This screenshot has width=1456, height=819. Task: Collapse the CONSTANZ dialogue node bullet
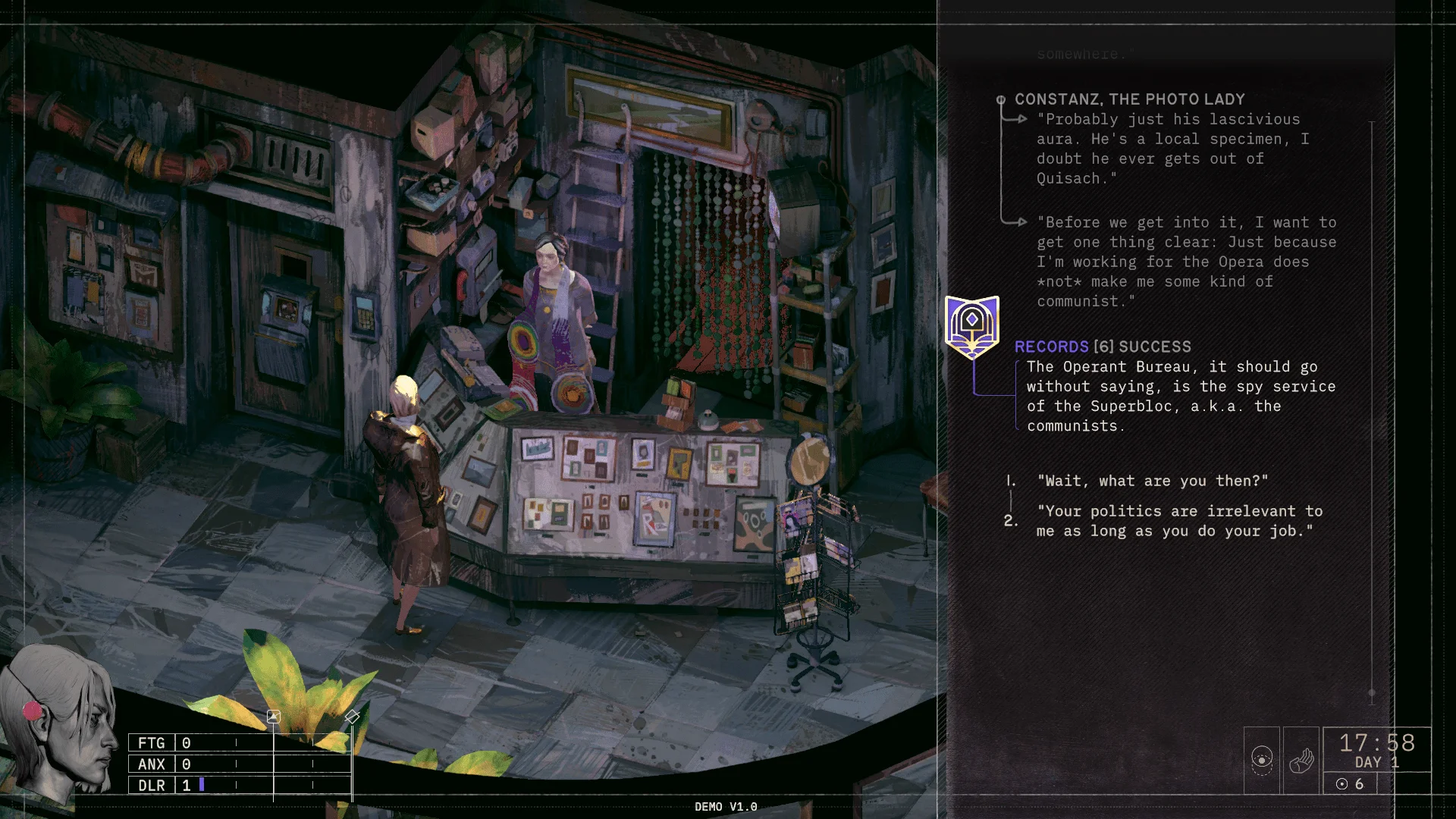(1003, 99)
